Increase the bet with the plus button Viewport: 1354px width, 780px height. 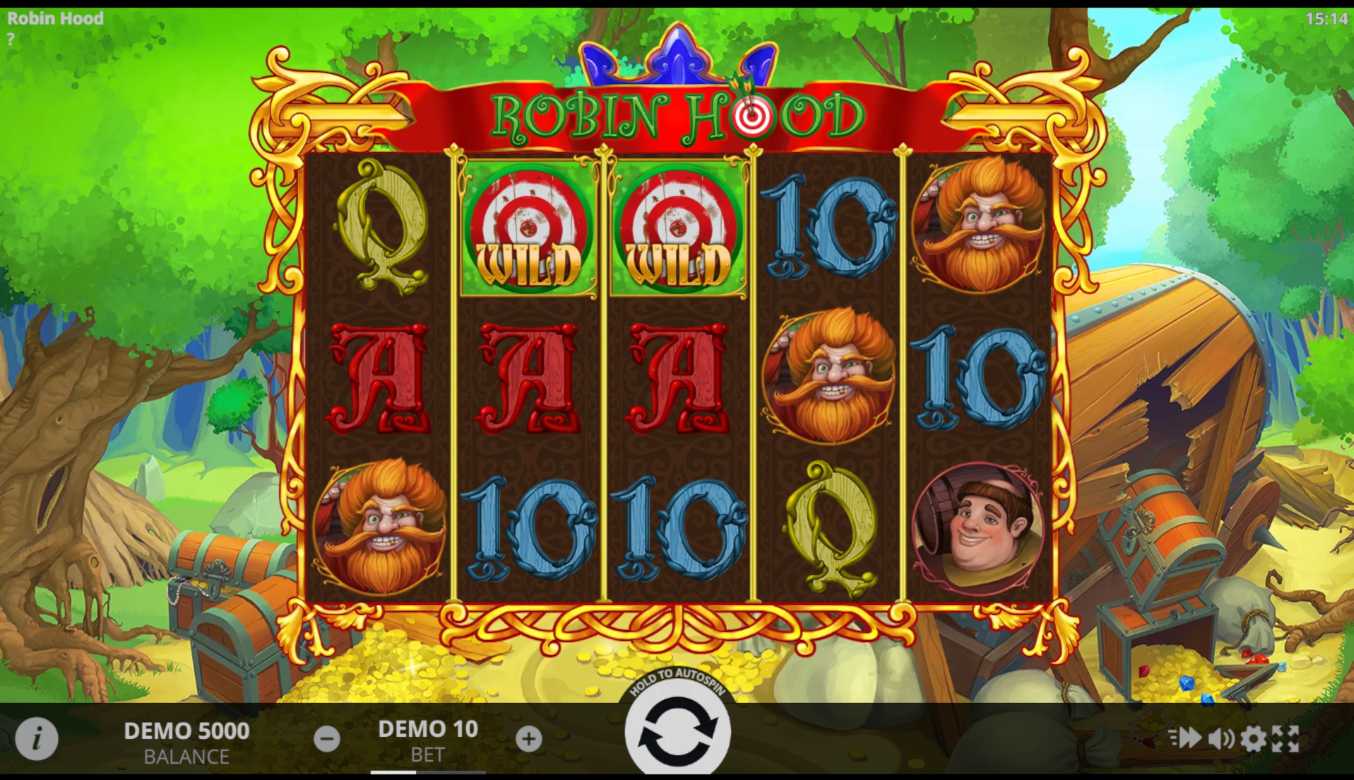click(x=529, y=739)
